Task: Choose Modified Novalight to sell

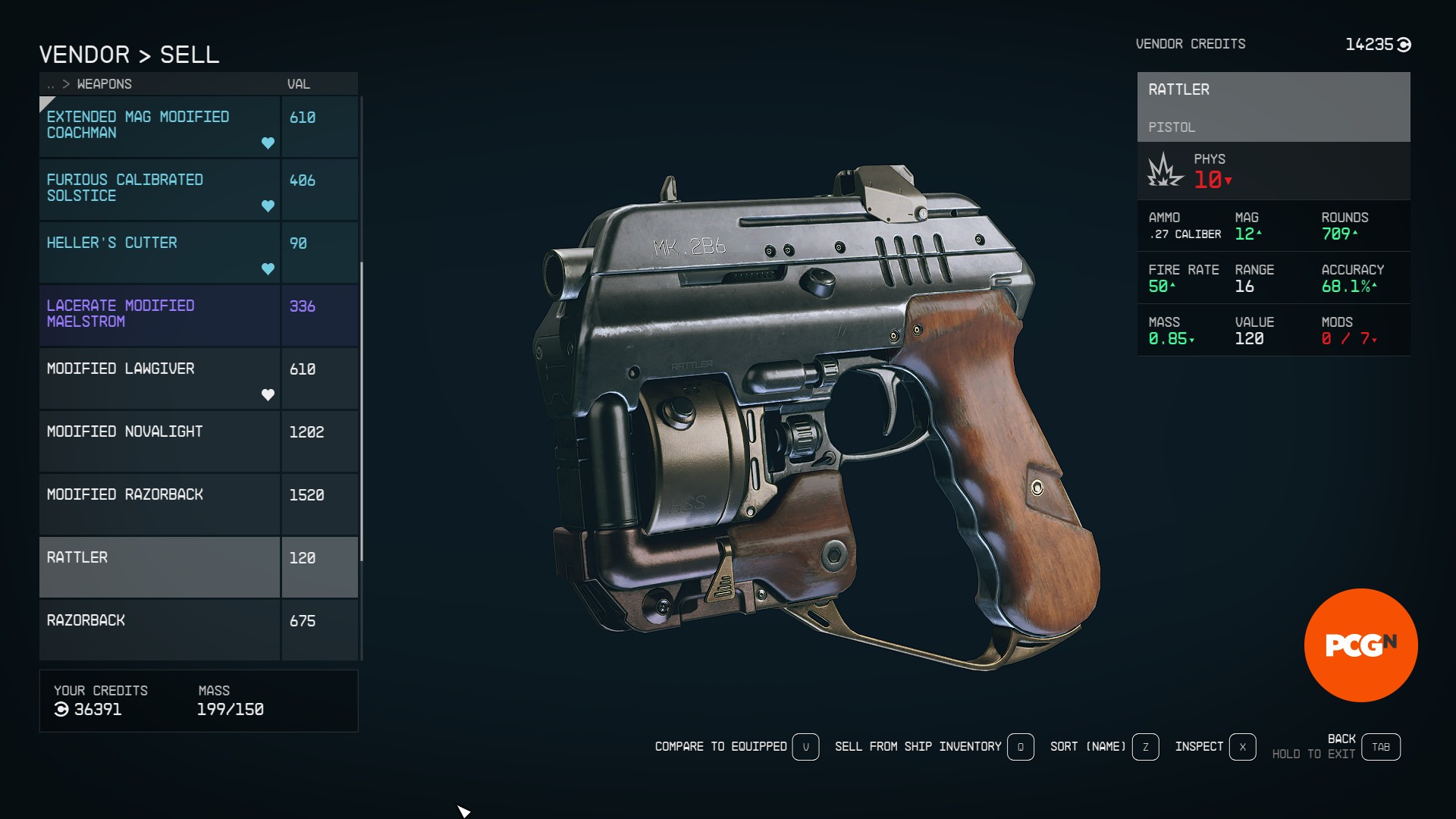Action: coord(159,441)
